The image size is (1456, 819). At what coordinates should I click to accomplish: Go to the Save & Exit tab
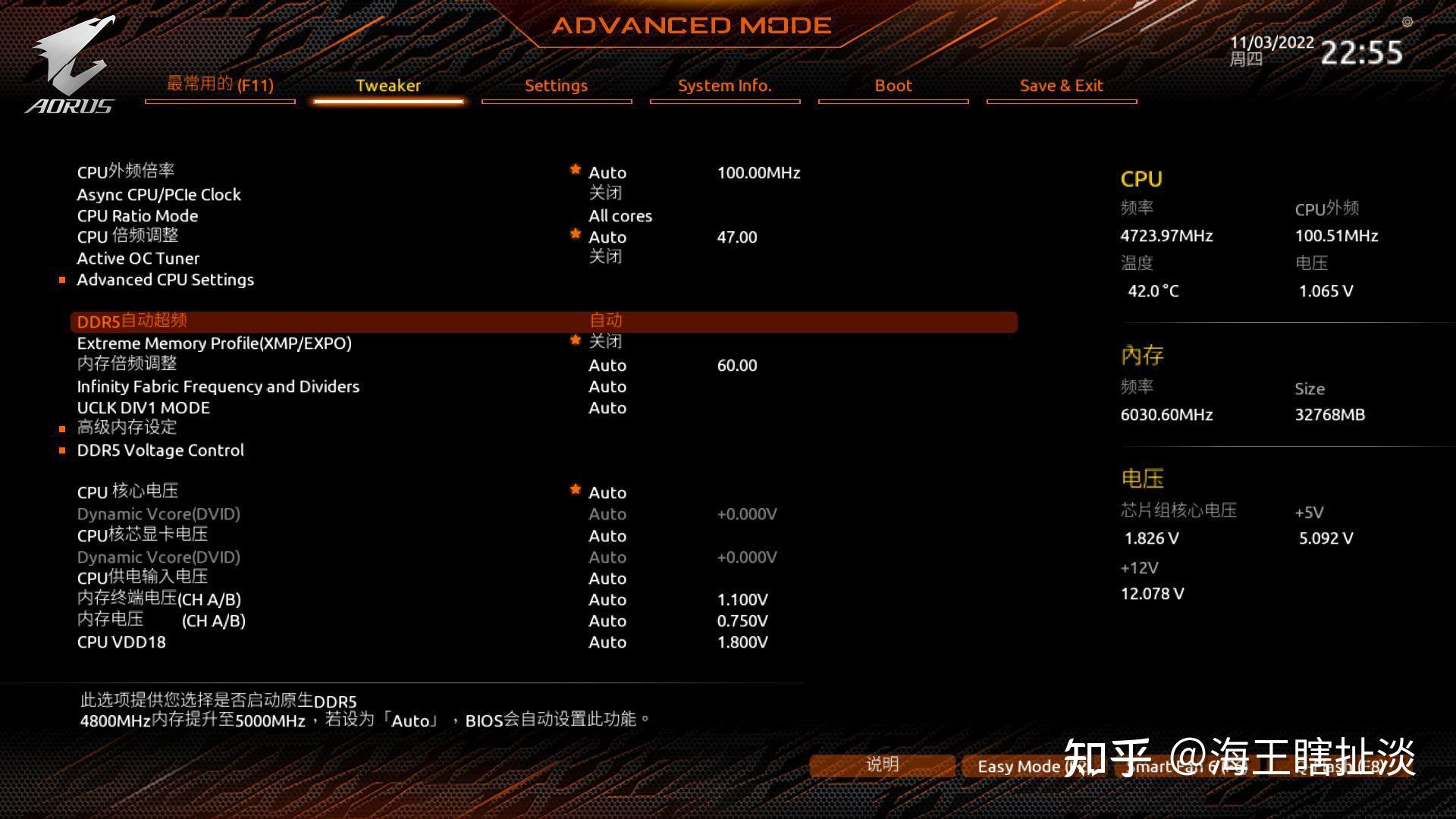[x=1061, y=86]
